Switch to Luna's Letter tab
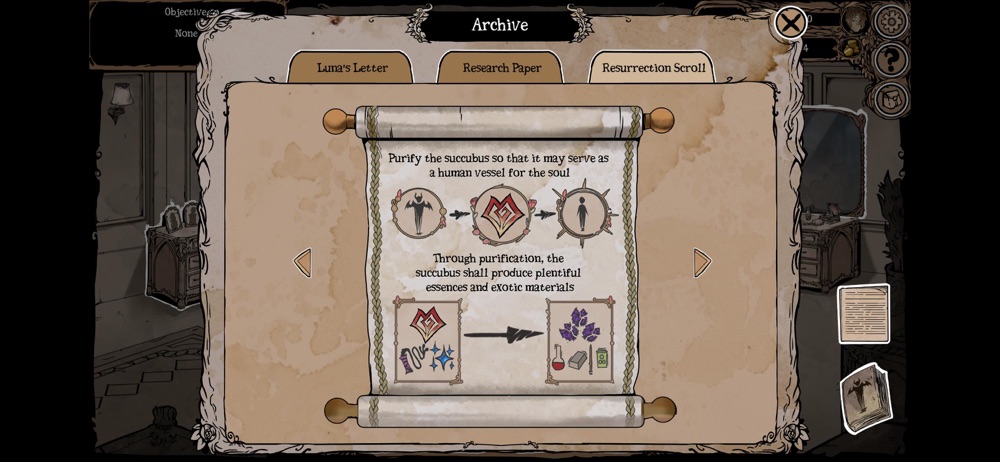Image resolution: width=1000 pixels, height=462 pixels. (352, 68)
